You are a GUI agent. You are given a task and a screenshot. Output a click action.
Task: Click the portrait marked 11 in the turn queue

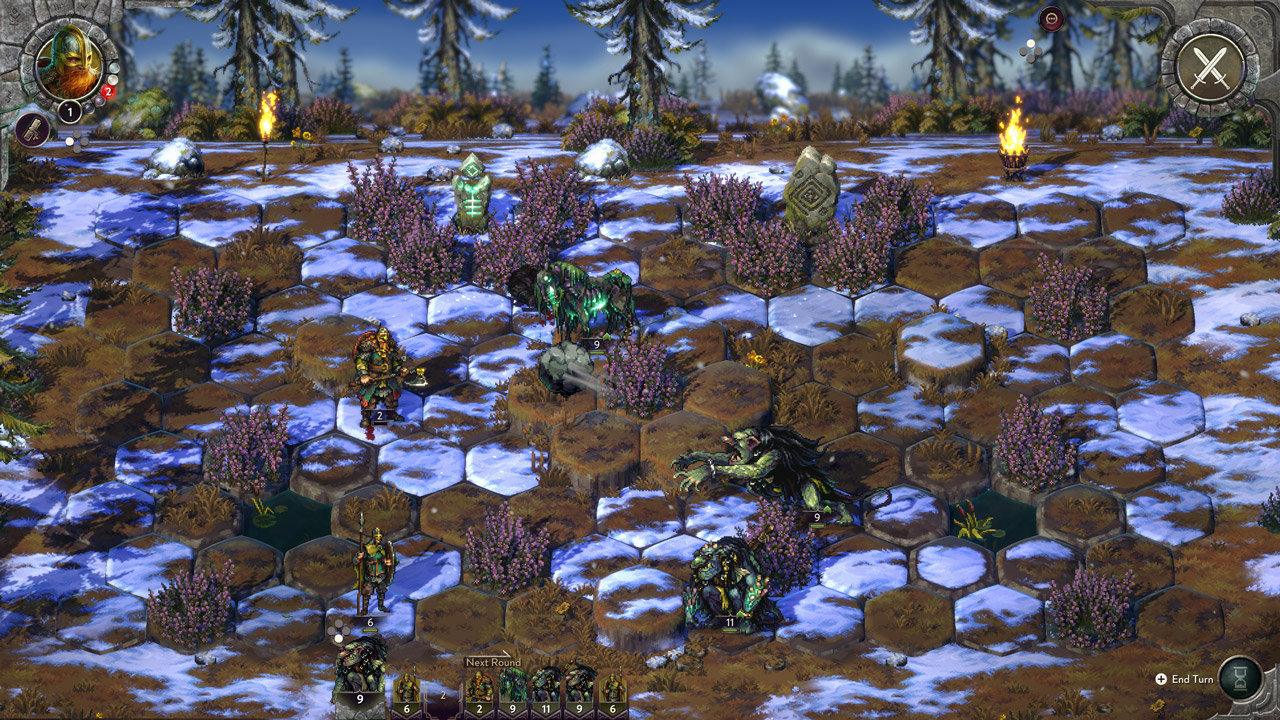tap(547, 687)
